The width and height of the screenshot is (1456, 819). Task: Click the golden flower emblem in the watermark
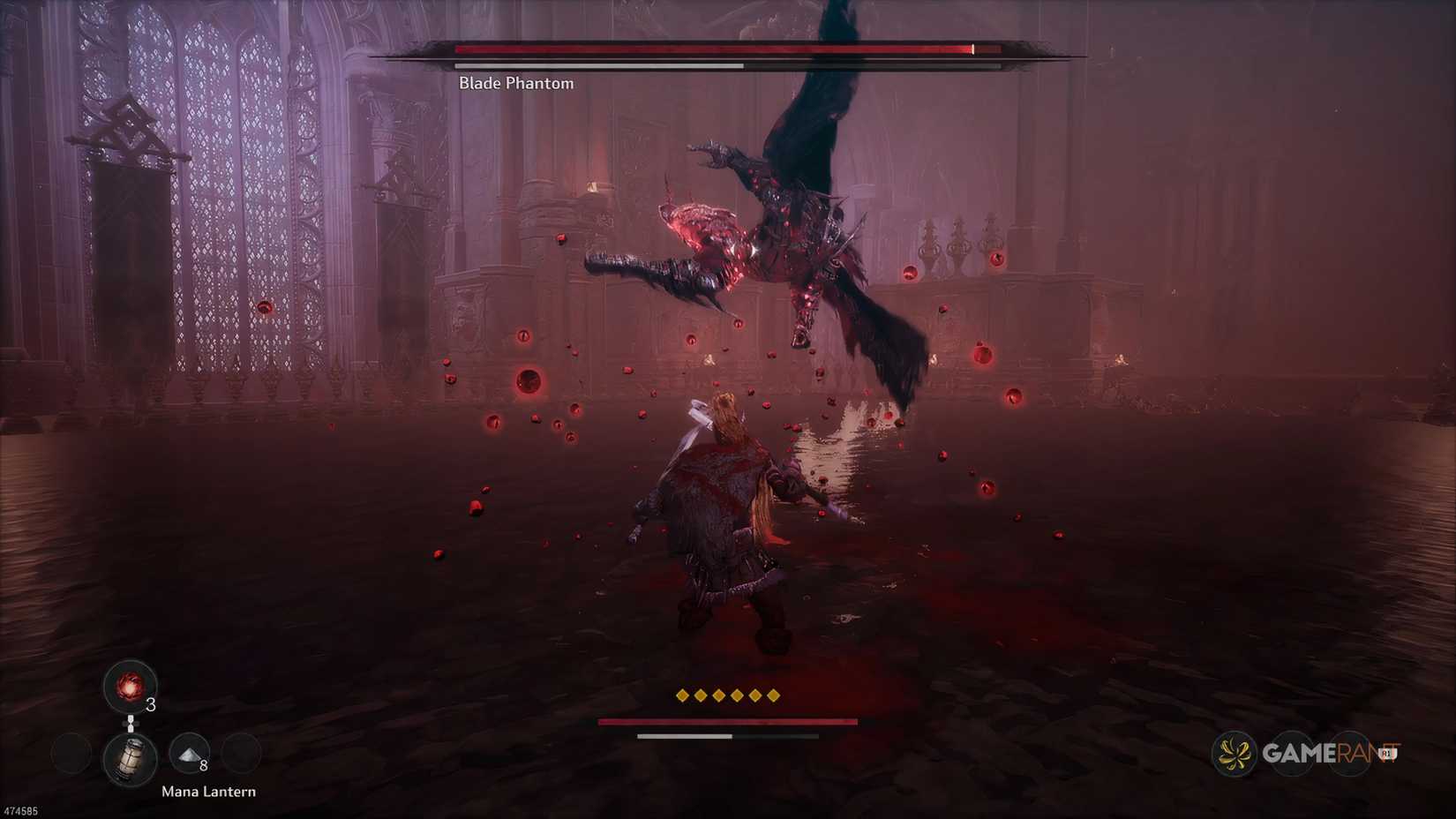(1233, 755)
